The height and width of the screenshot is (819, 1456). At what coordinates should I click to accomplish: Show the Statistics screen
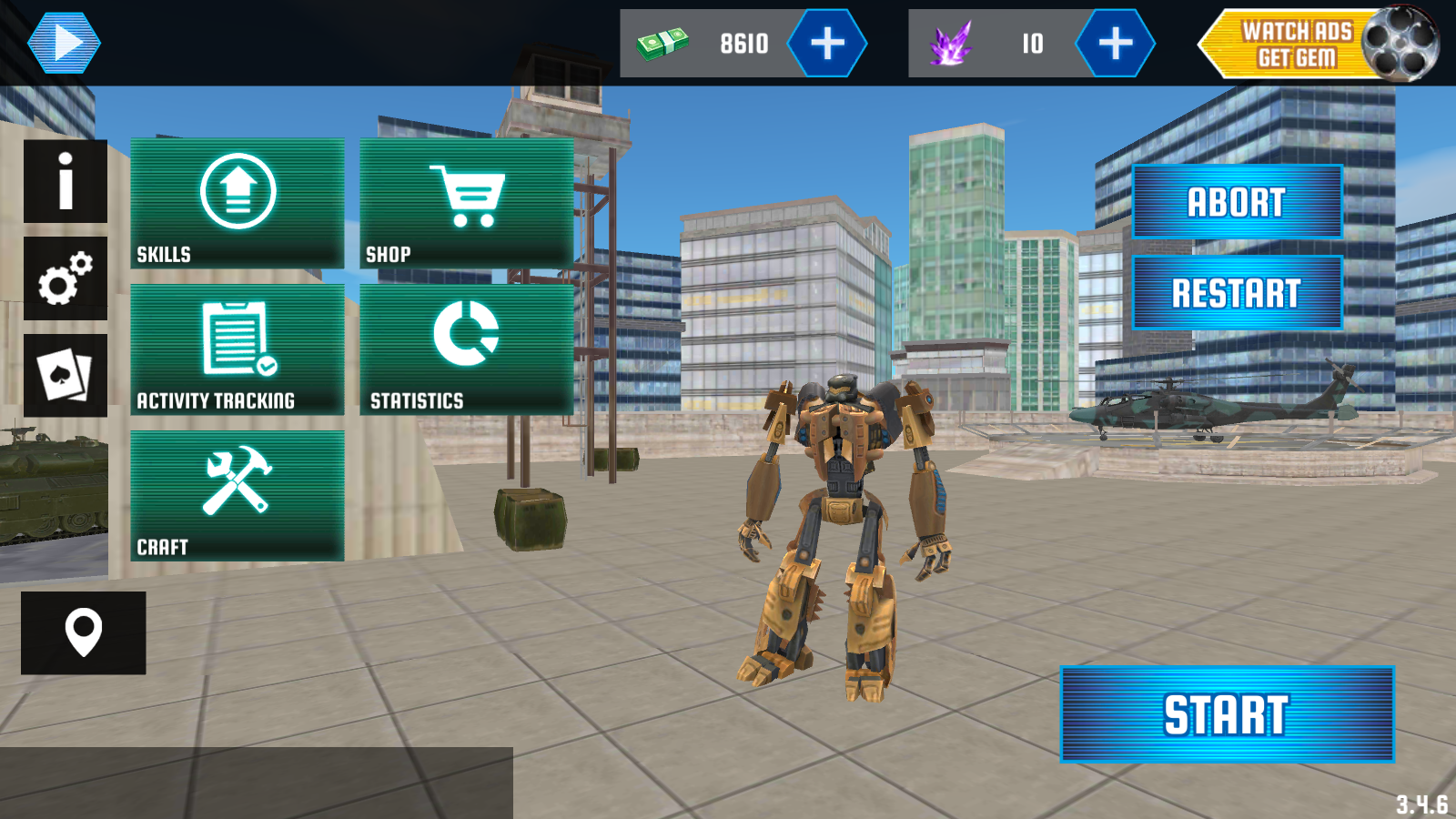467,349
